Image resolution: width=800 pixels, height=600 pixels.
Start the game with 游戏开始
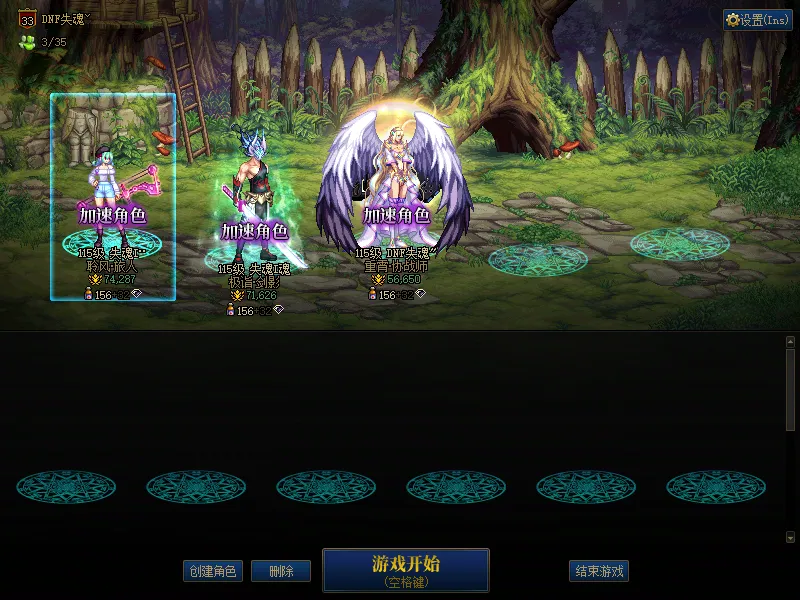405,570
